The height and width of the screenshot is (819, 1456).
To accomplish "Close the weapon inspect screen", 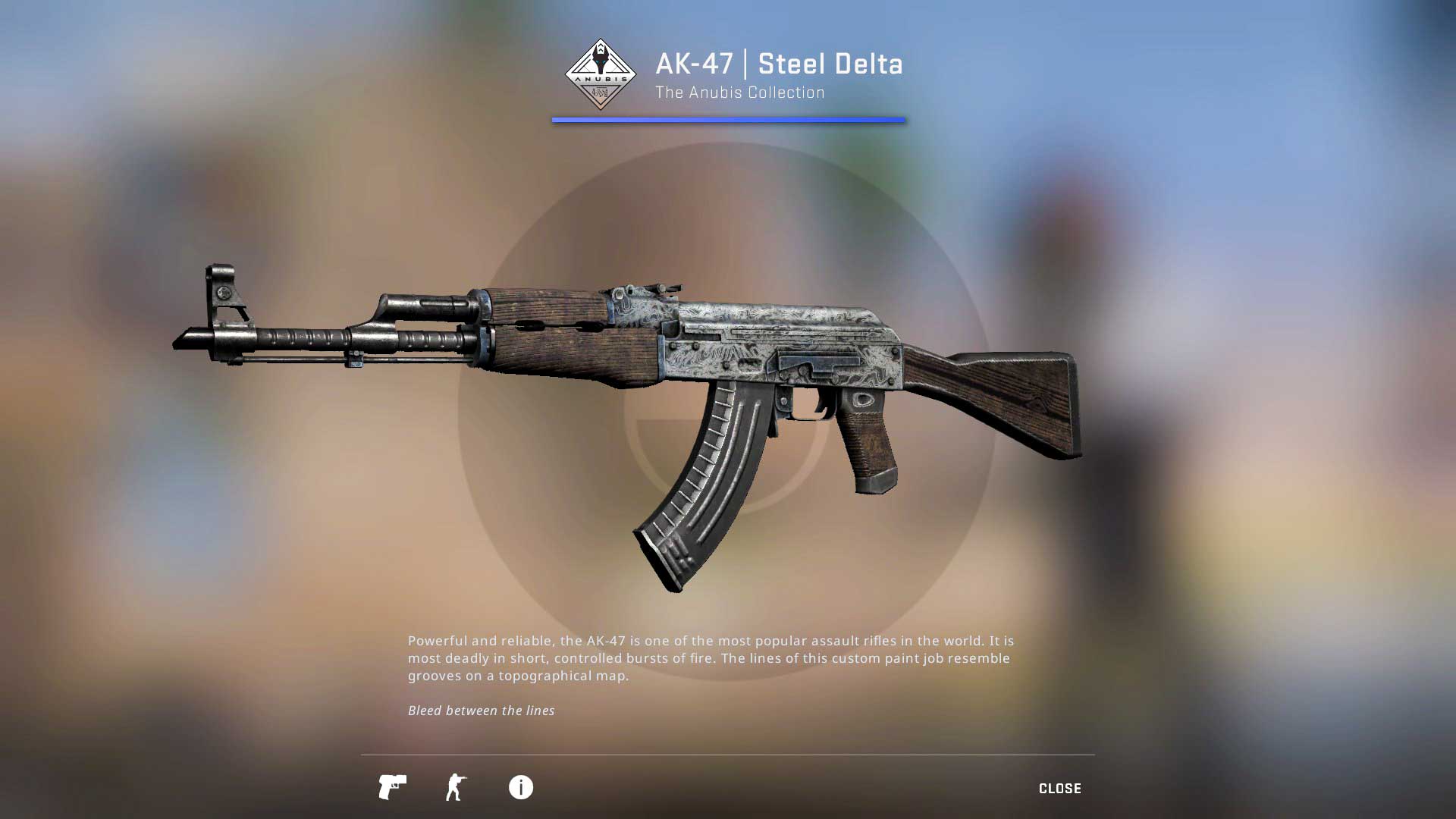I will point(1059,789).
